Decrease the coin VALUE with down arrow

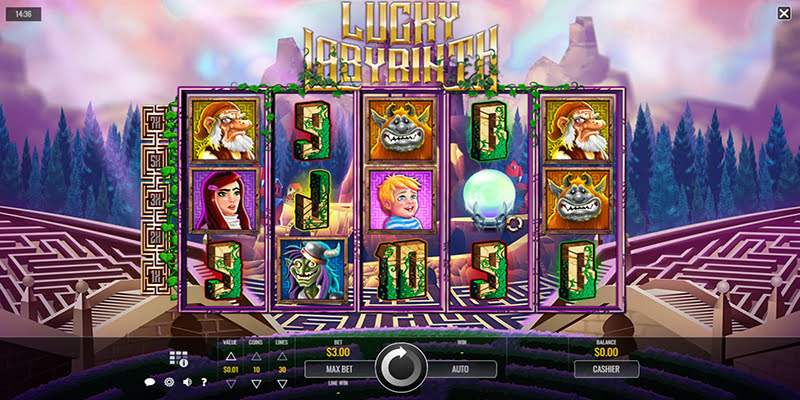coord(229,381)
